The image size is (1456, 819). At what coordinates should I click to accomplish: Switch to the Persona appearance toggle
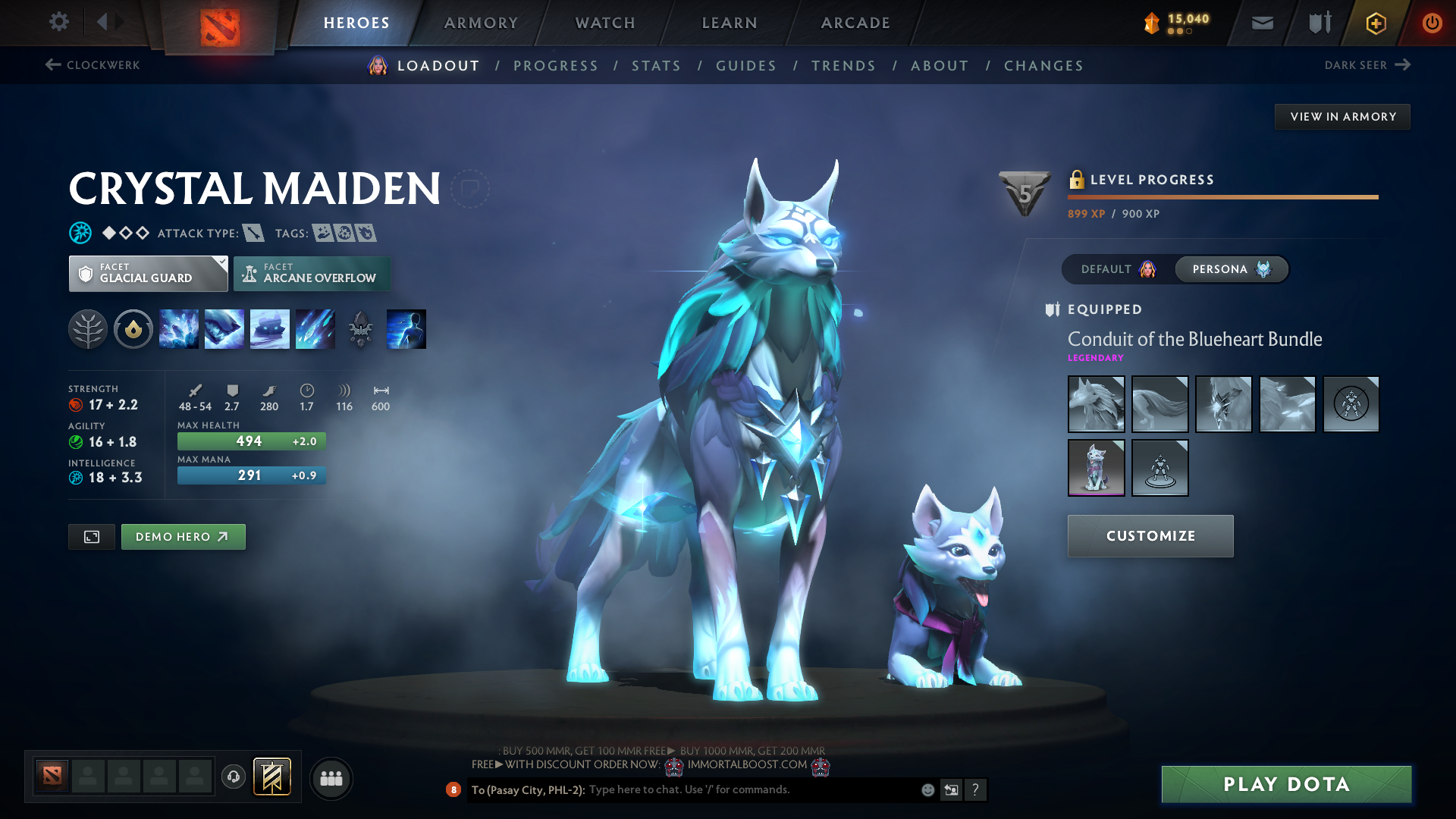pos(1231,269)
